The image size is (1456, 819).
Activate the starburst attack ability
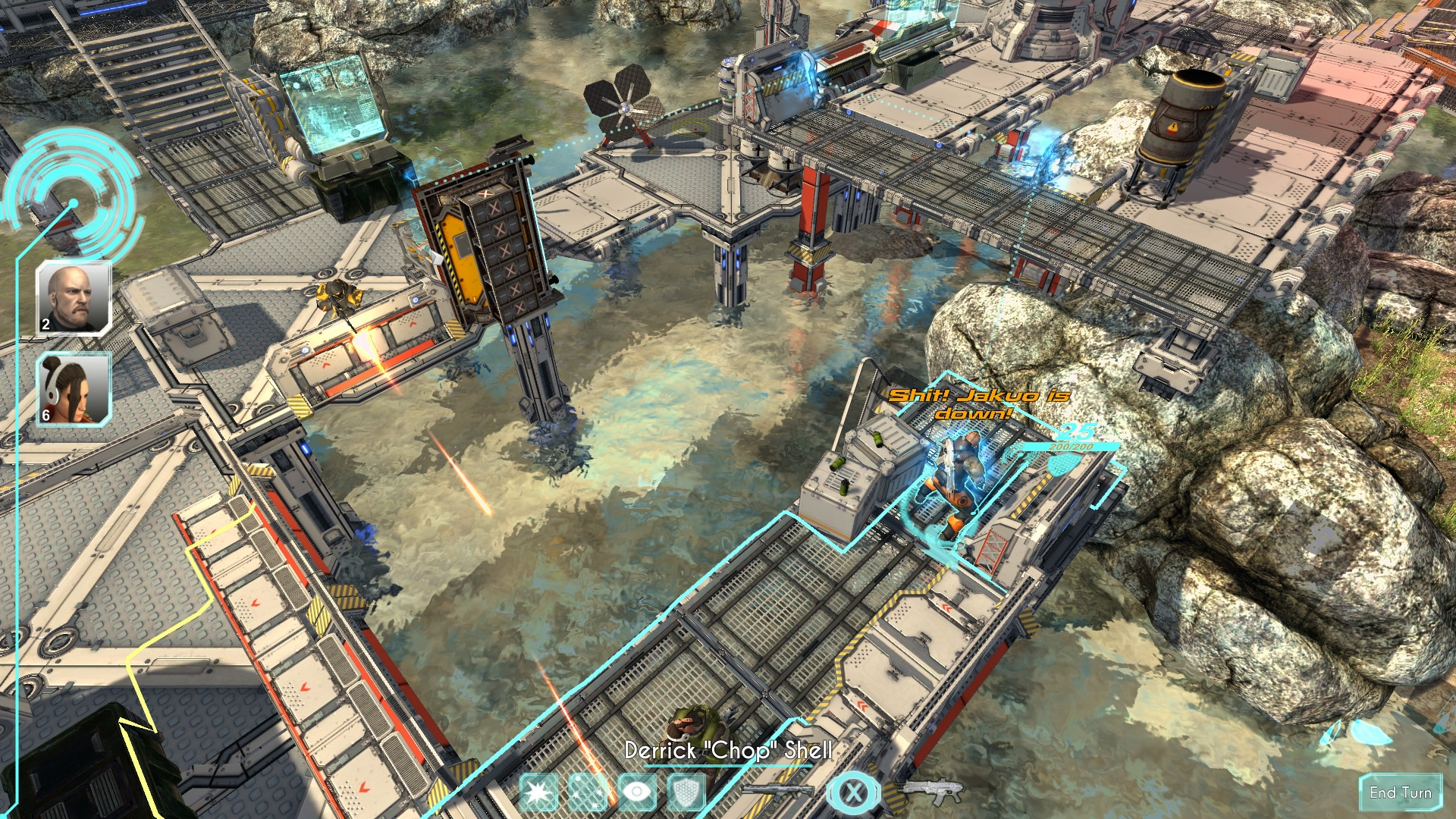click(540, 791)
